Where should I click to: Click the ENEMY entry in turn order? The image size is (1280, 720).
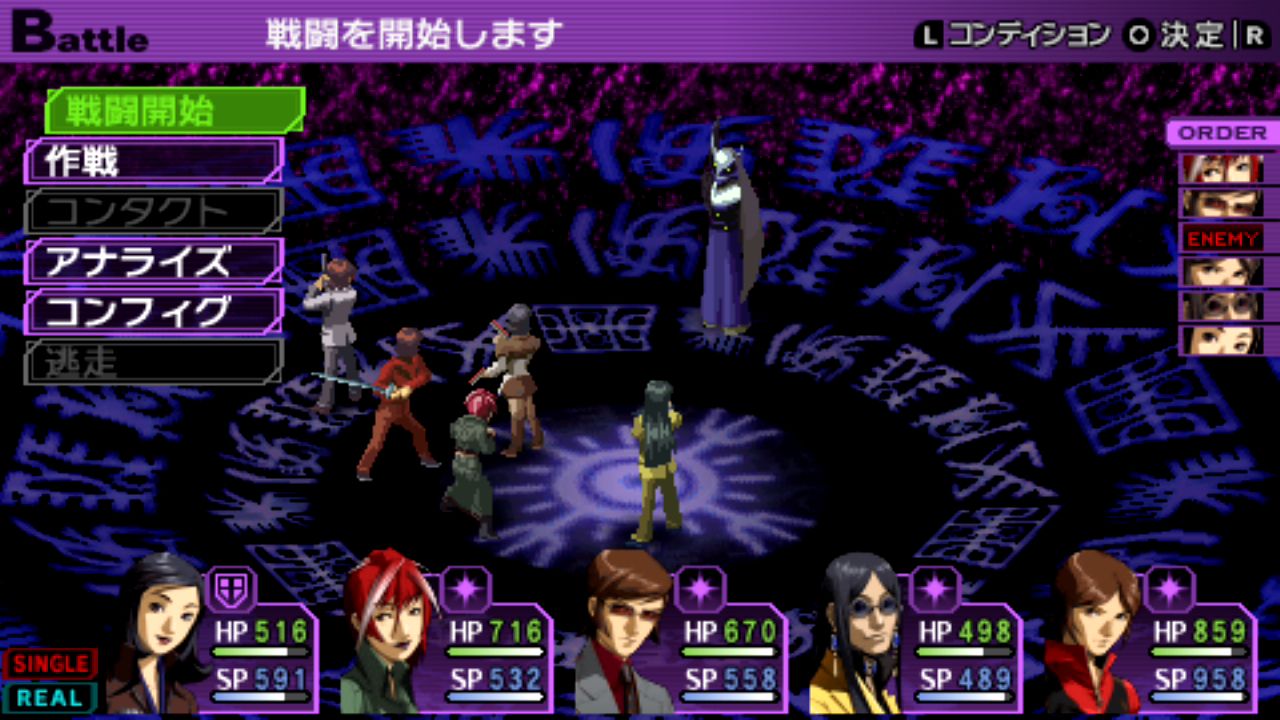point(1222,238)
